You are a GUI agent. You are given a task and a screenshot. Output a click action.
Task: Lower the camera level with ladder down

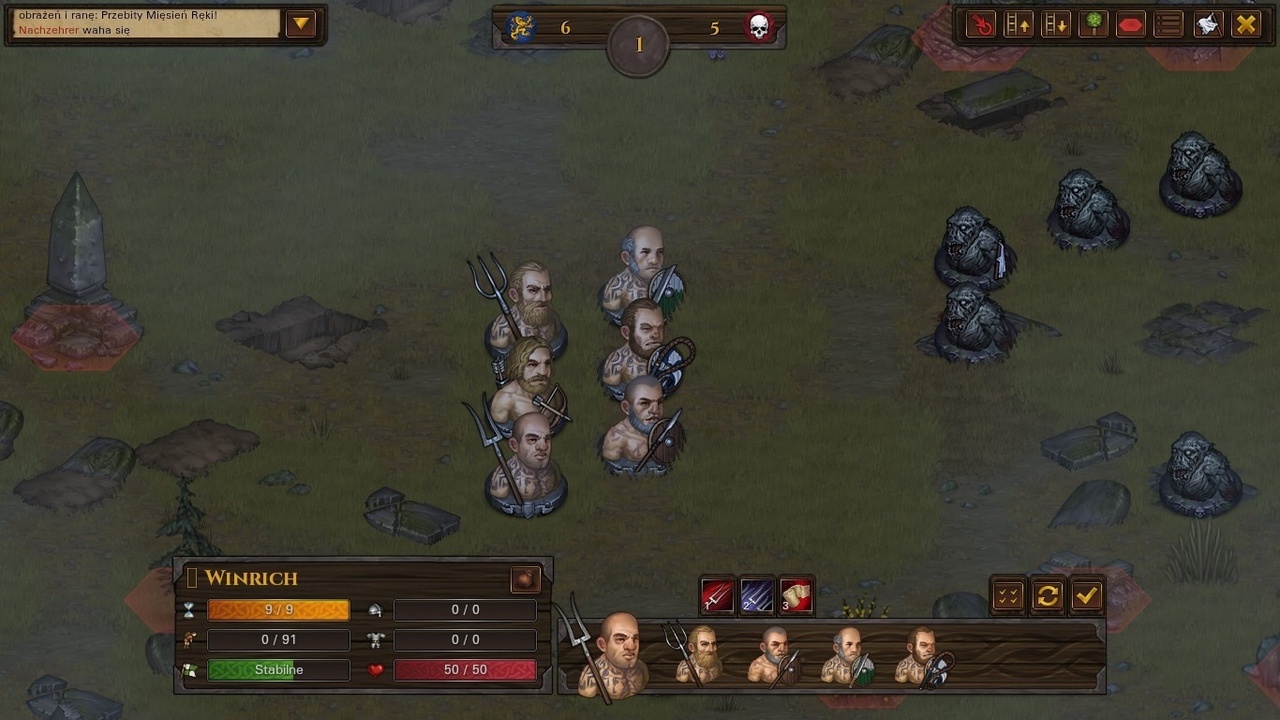point(1056,24)
